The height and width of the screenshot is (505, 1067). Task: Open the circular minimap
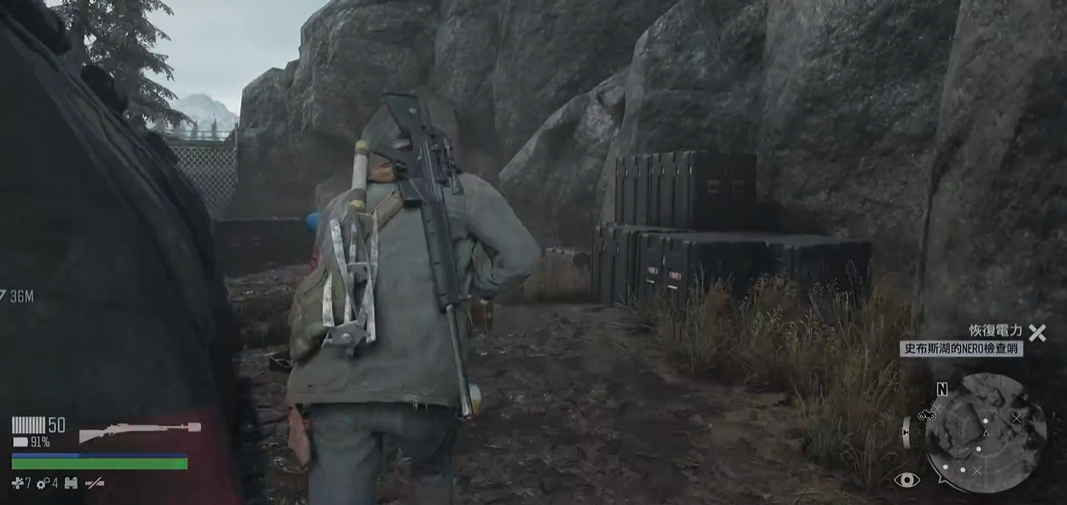[985, 433]
